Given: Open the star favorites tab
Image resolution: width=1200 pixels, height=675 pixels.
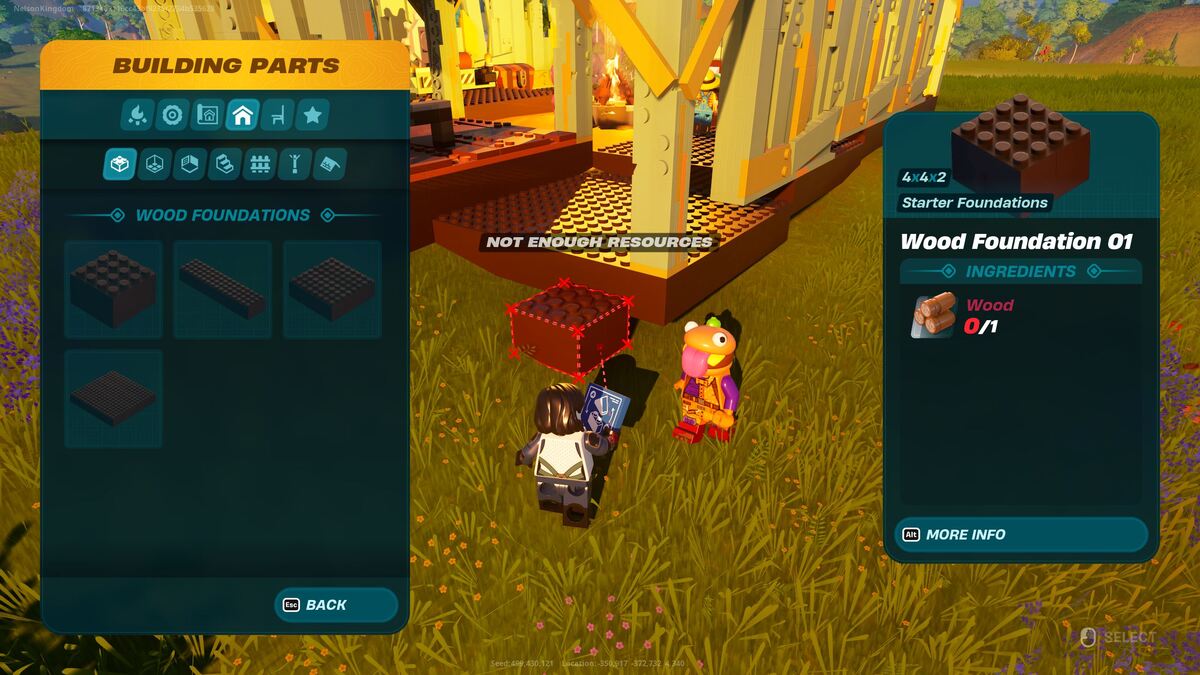Looking at the screenshot, I should (312, 116).
